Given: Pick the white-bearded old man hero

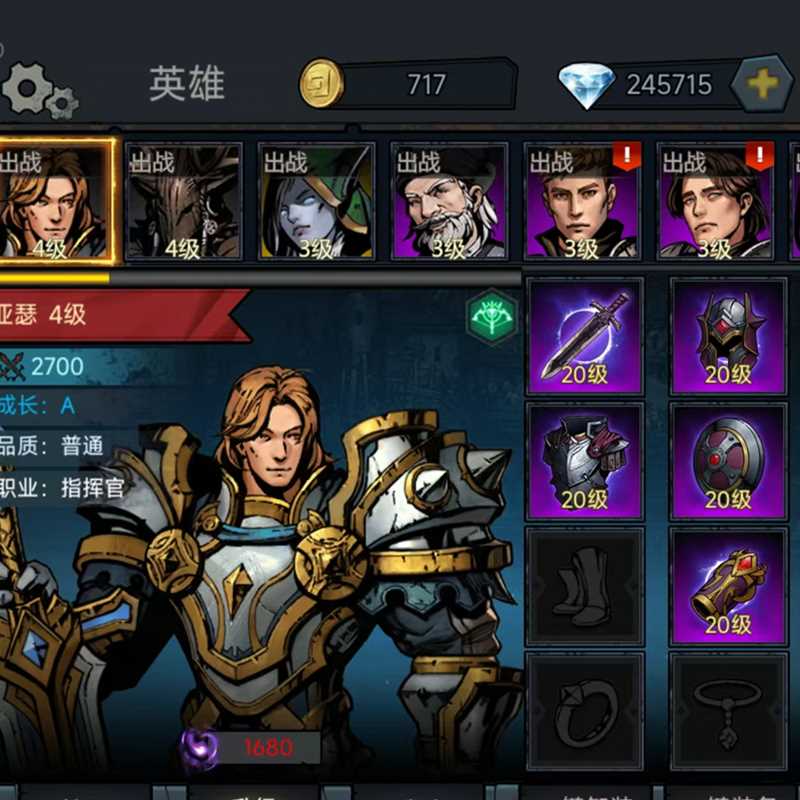Looking at the screenshot, I should coord(448,202).
